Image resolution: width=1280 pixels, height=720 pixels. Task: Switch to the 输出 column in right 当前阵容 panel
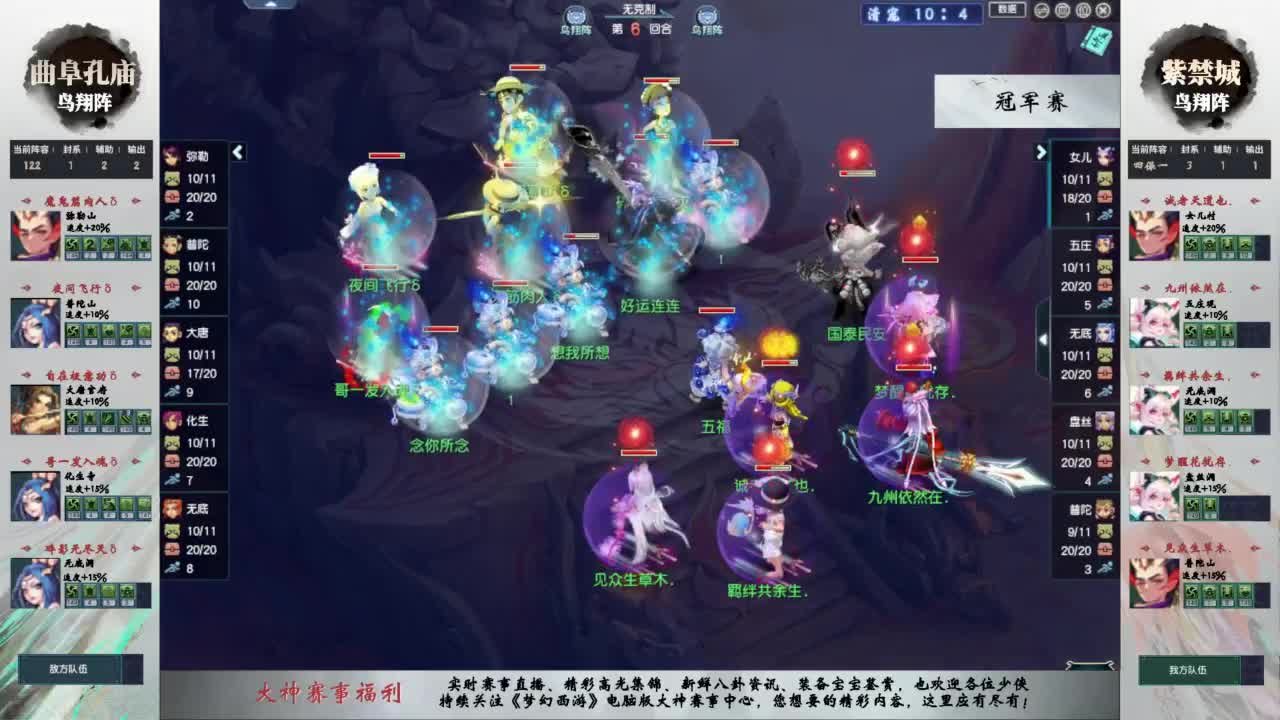1255,149
